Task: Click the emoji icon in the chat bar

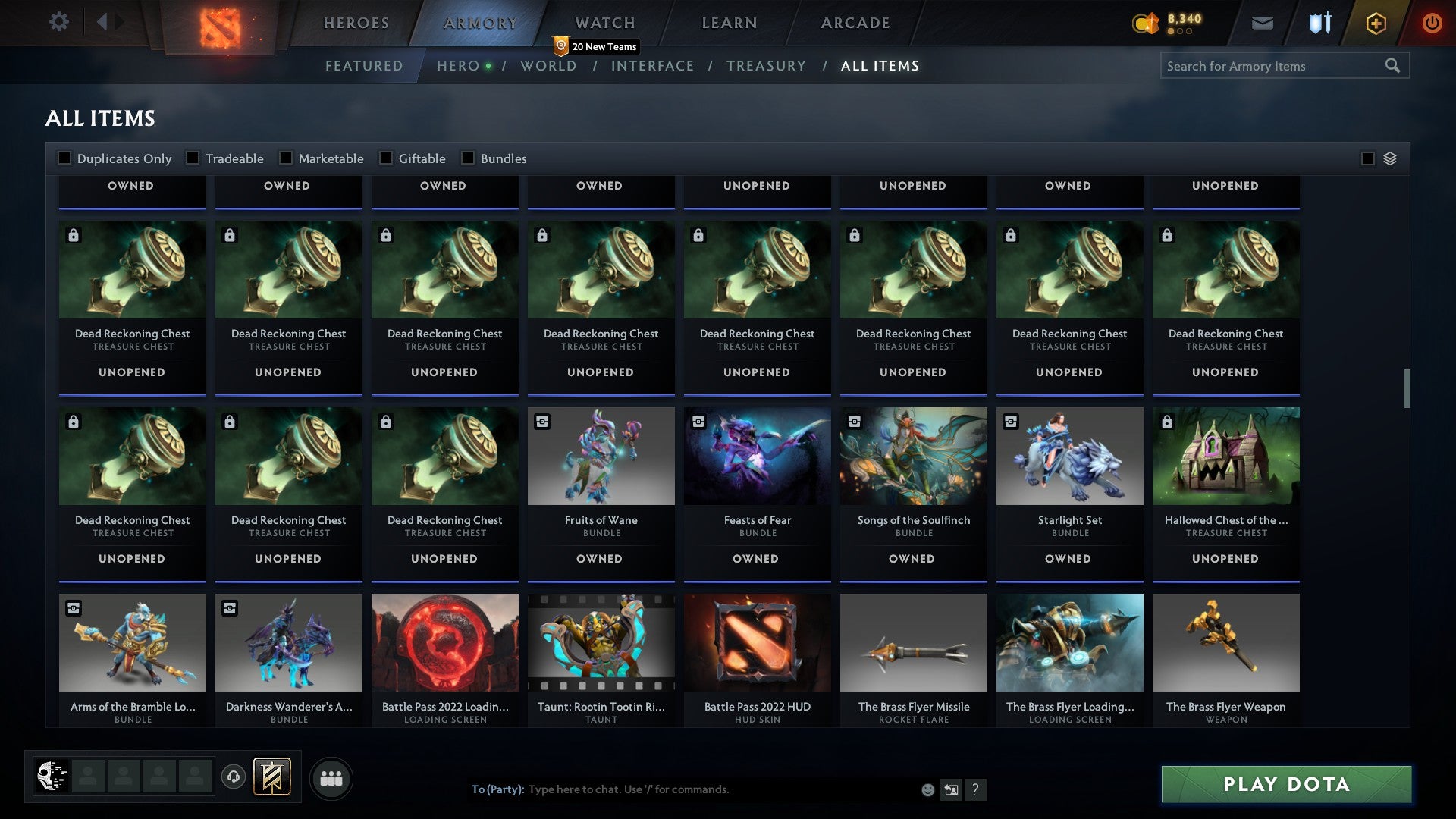Action: click(927, 789)
